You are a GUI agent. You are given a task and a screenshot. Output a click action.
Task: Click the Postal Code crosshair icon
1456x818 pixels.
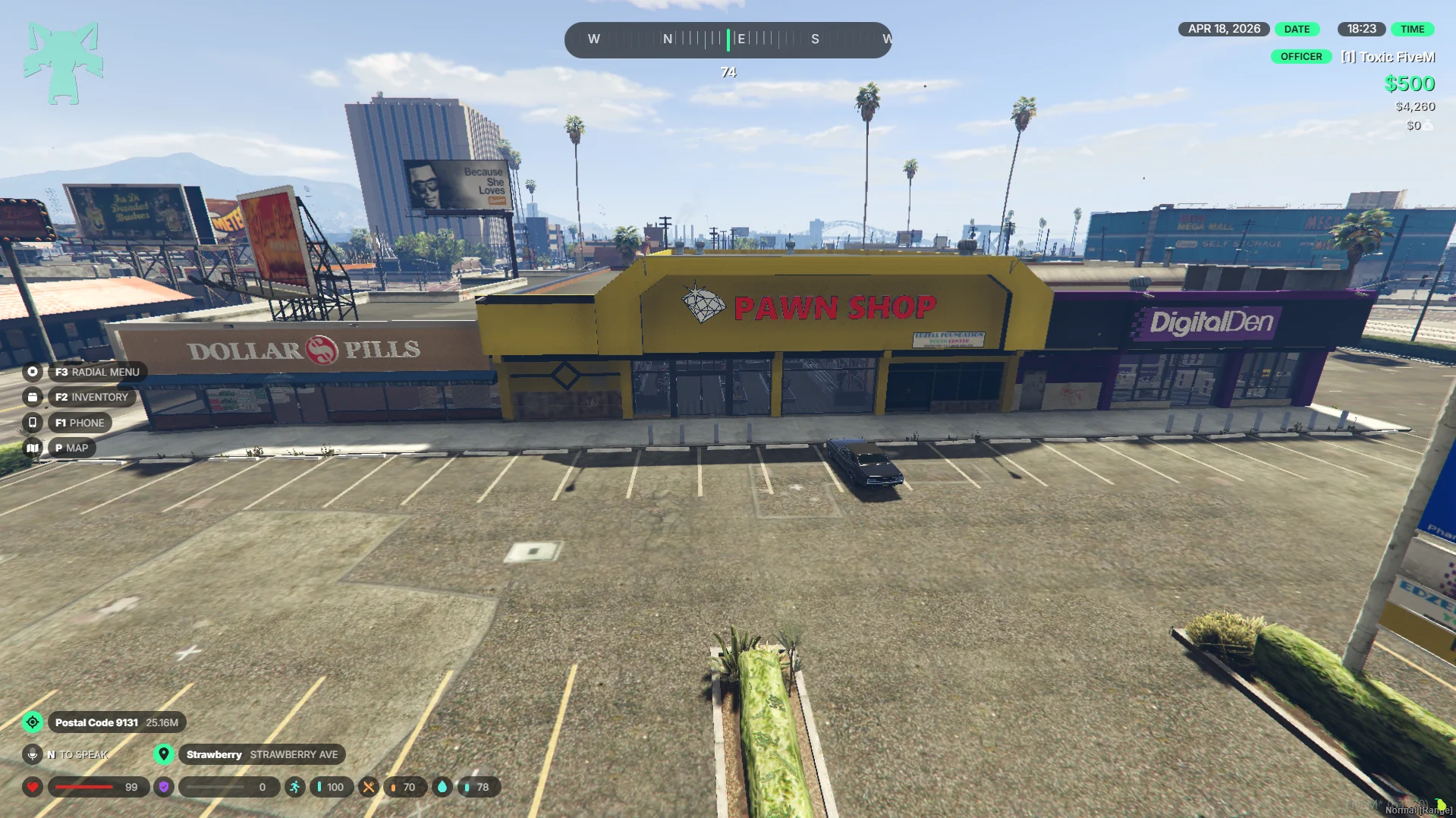(x=33, y=722)
